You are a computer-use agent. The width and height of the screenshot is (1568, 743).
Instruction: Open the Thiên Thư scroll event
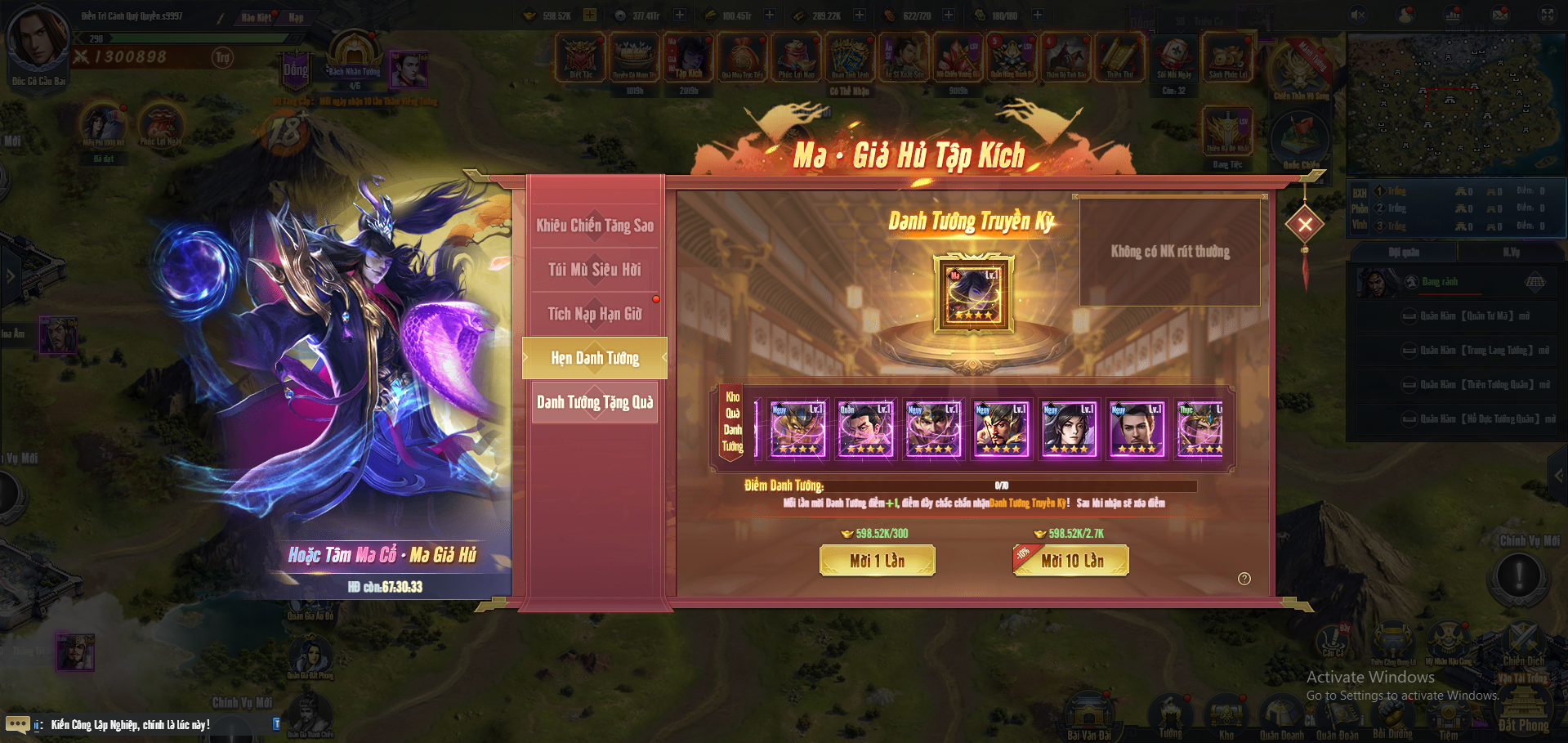point(1120,56)
